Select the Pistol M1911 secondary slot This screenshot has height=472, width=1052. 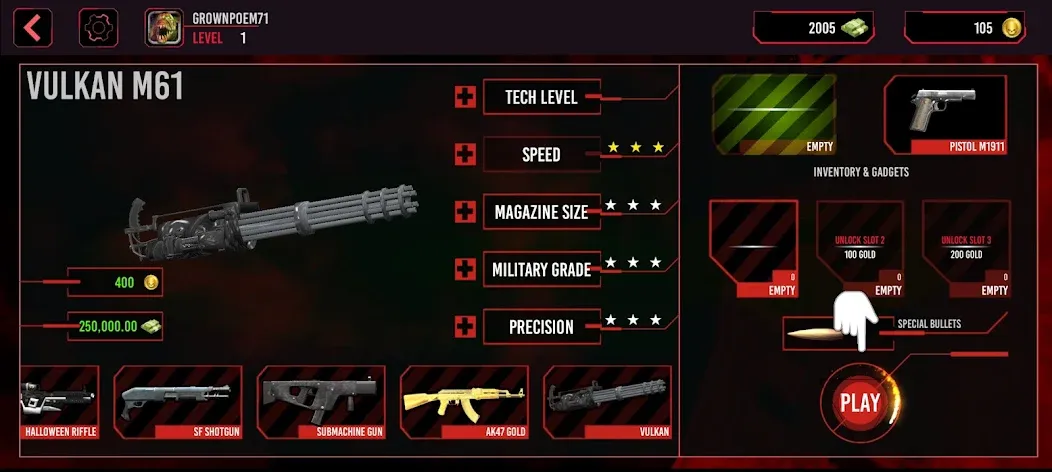click(945, 115)
